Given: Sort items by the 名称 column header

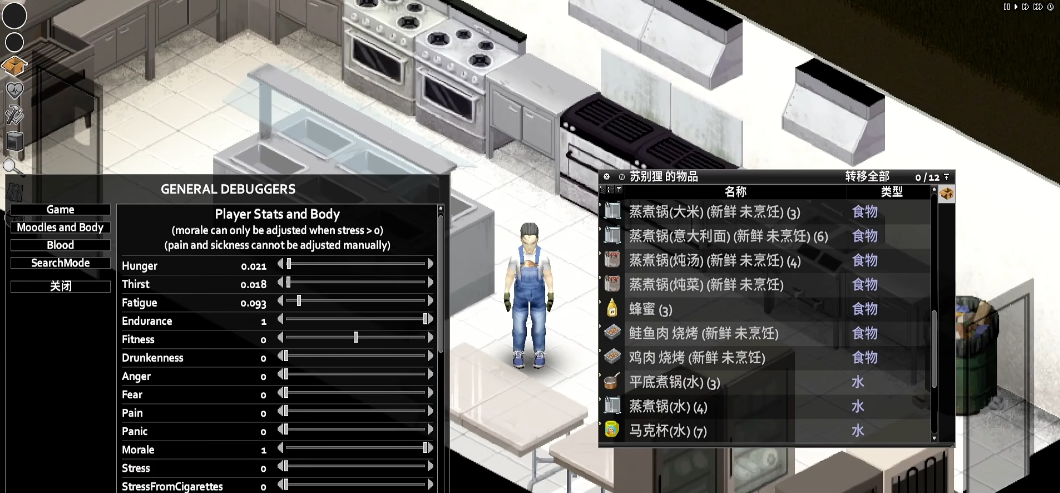Looking at the screenshot, I should (x=735, y=191).
